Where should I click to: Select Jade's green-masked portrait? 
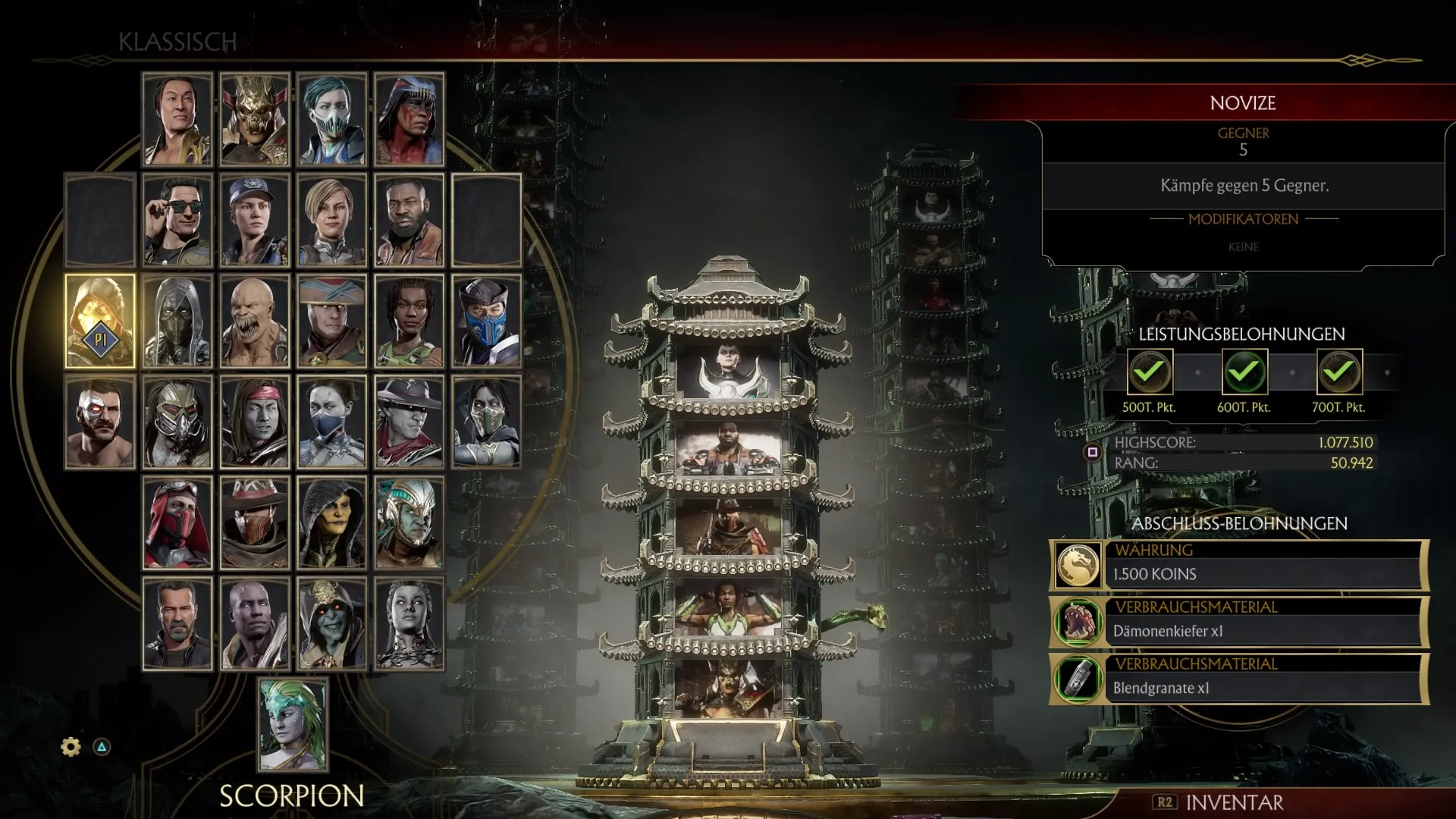point(486,422)
